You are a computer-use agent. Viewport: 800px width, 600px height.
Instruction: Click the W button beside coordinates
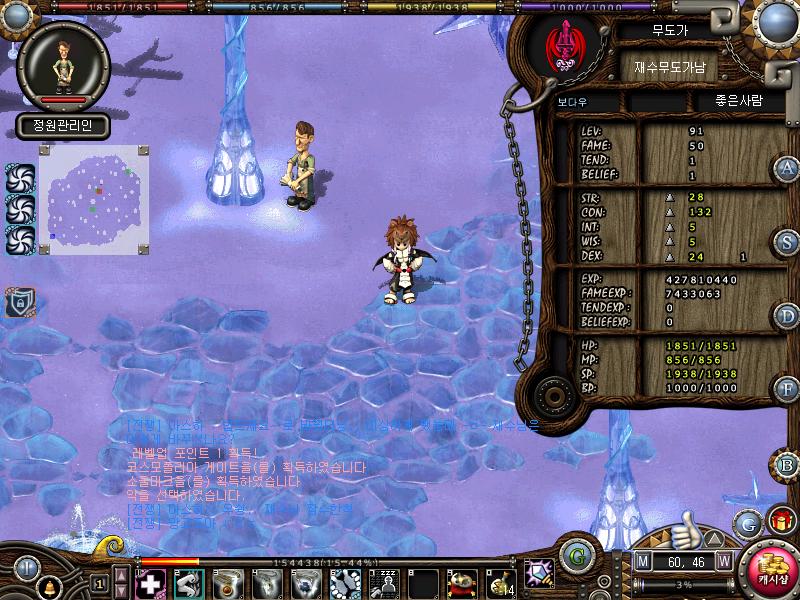[723, 561]
